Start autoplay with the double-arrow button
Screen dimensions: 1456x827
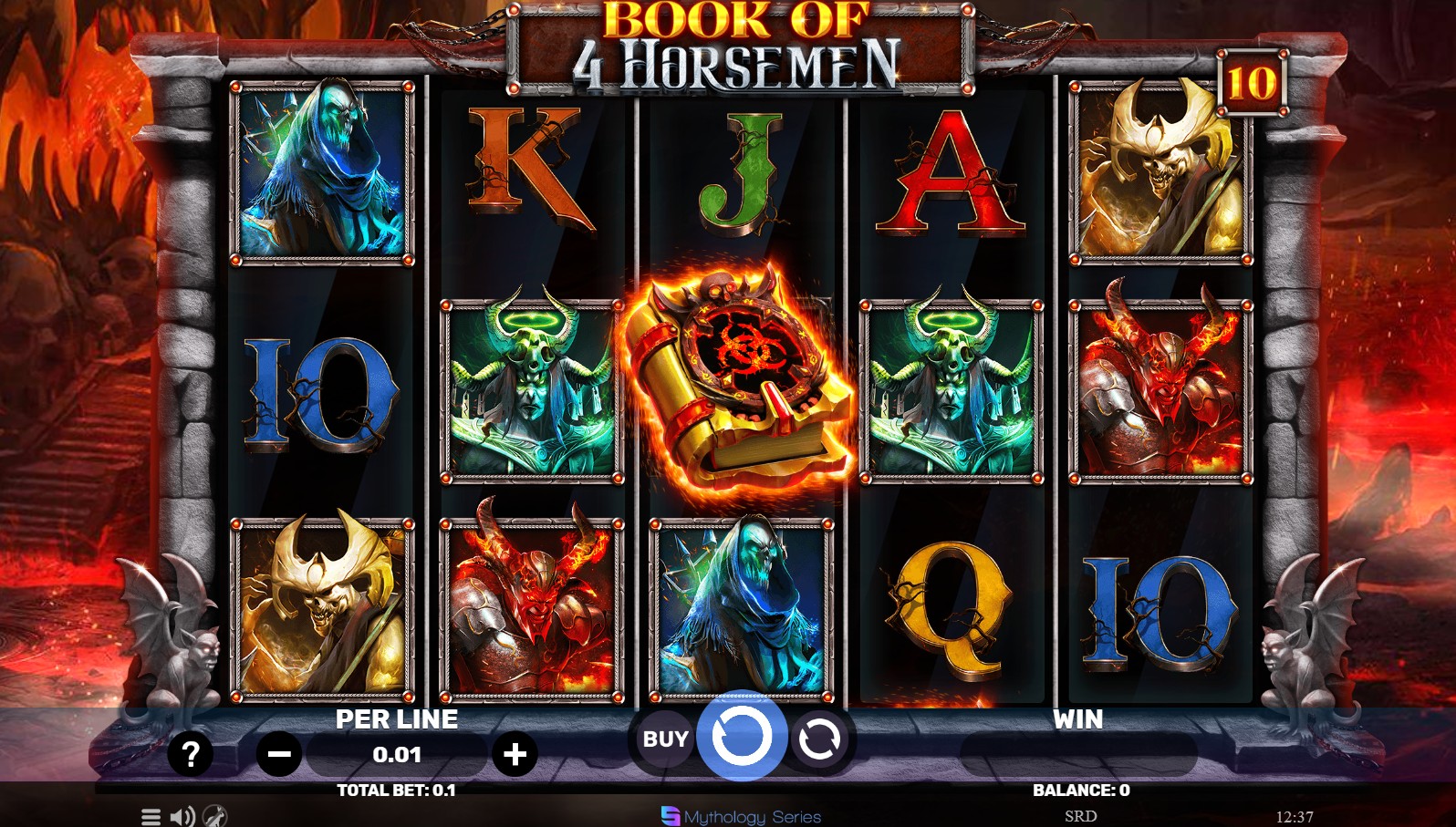click(x=819, y=739)
